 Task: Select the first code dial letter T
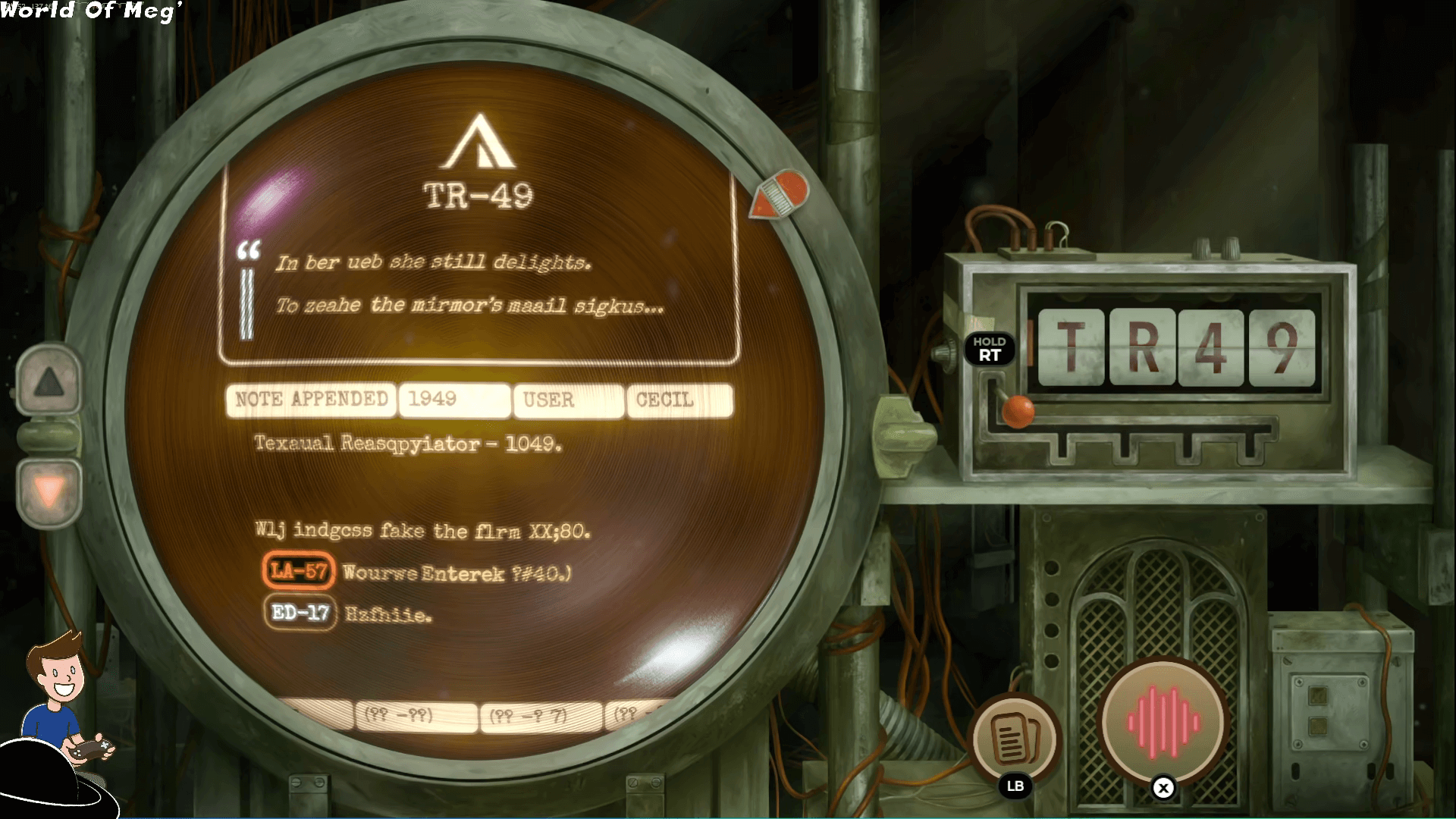click(1071, 347)
